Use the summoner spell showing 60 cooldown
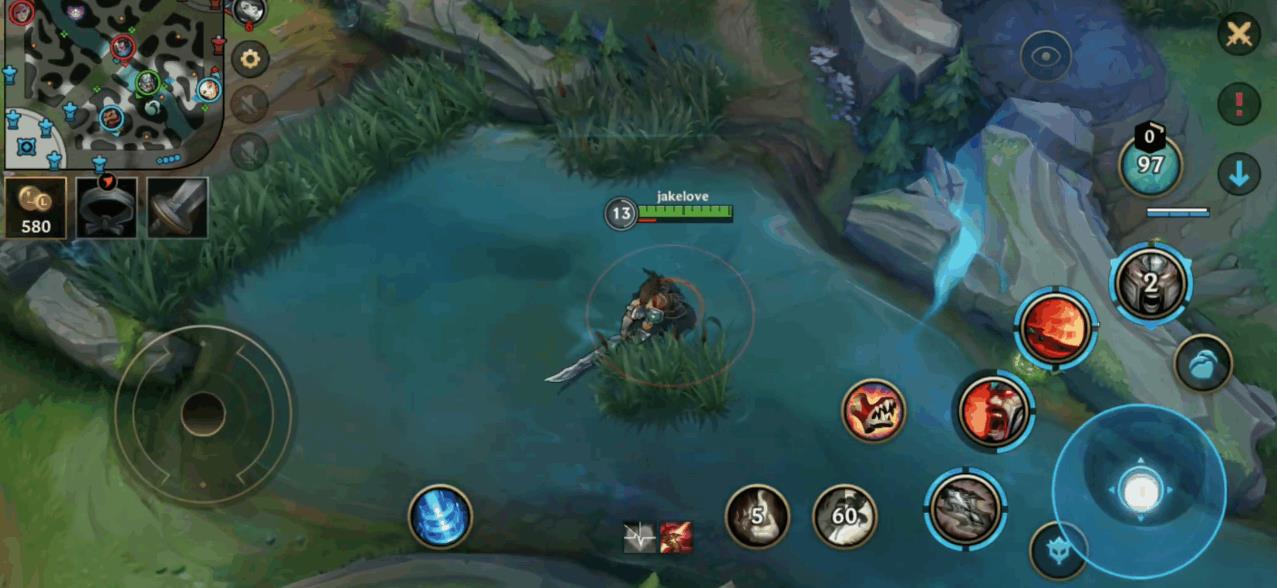 click(x=845, y=516)
